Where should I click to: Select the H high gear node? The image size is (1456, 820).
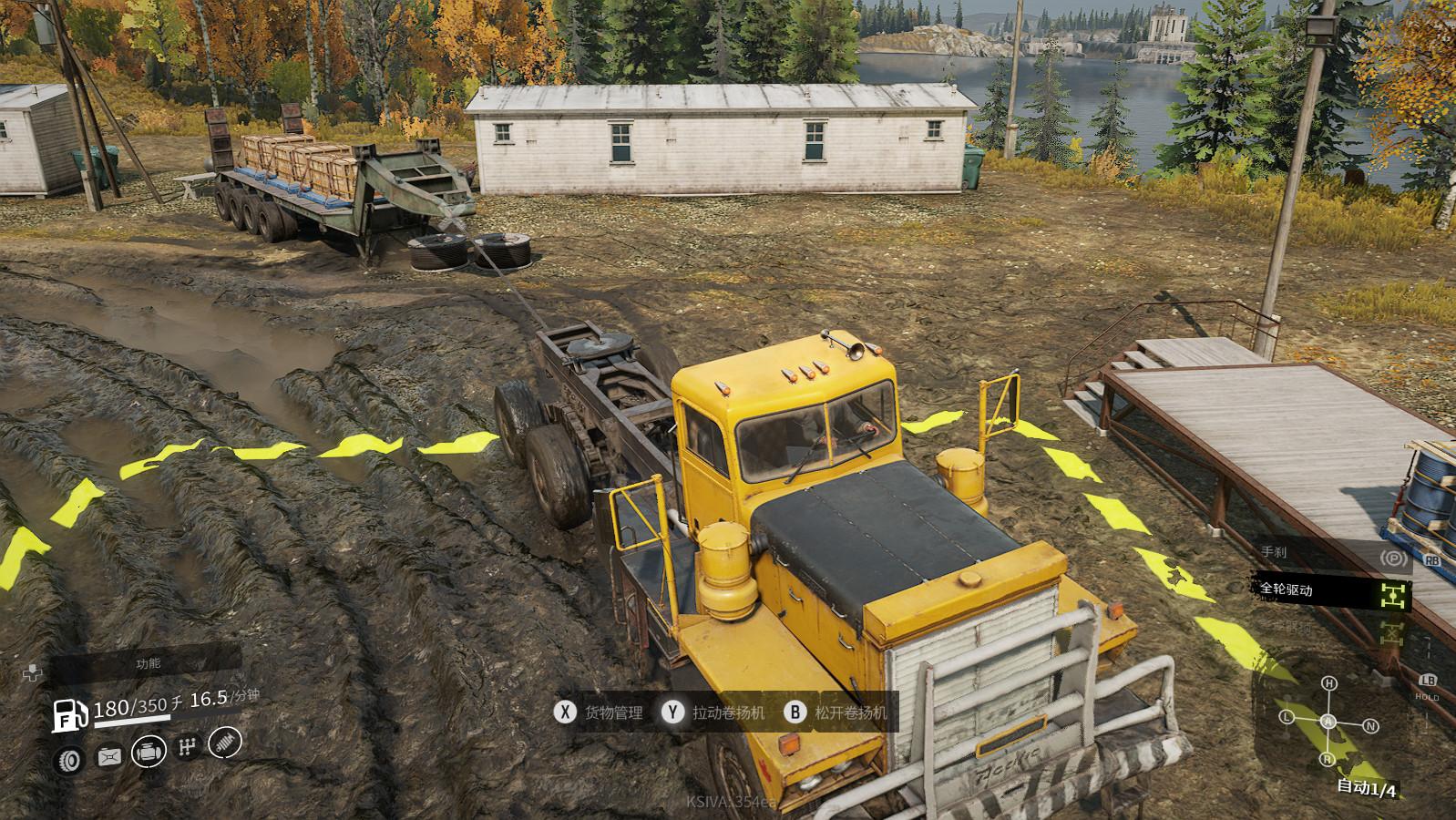[x=1329, y=683]
